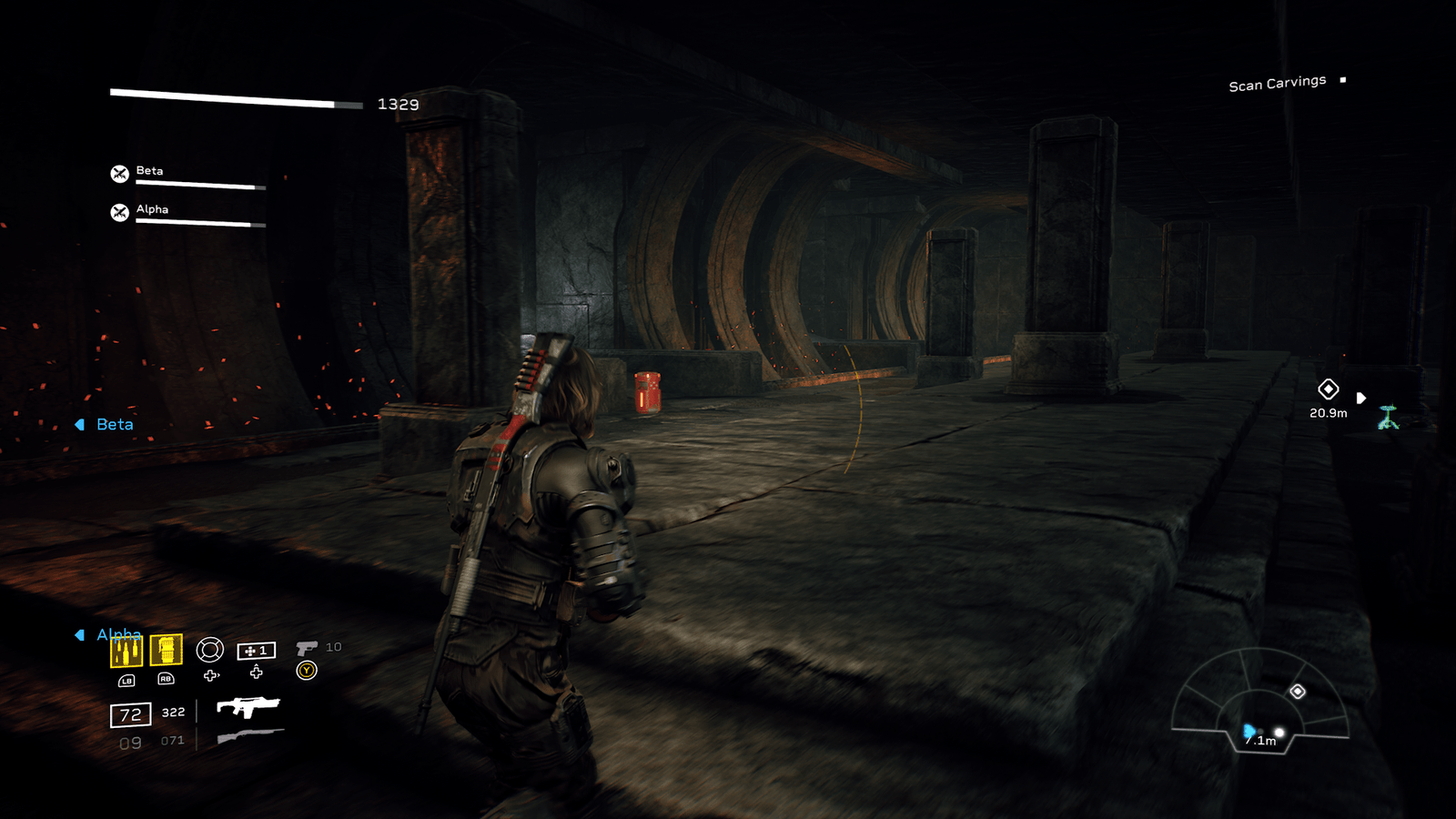Select squadmate Alpha's status icon
Screen dimensions: 1456x819
[119, 212]
